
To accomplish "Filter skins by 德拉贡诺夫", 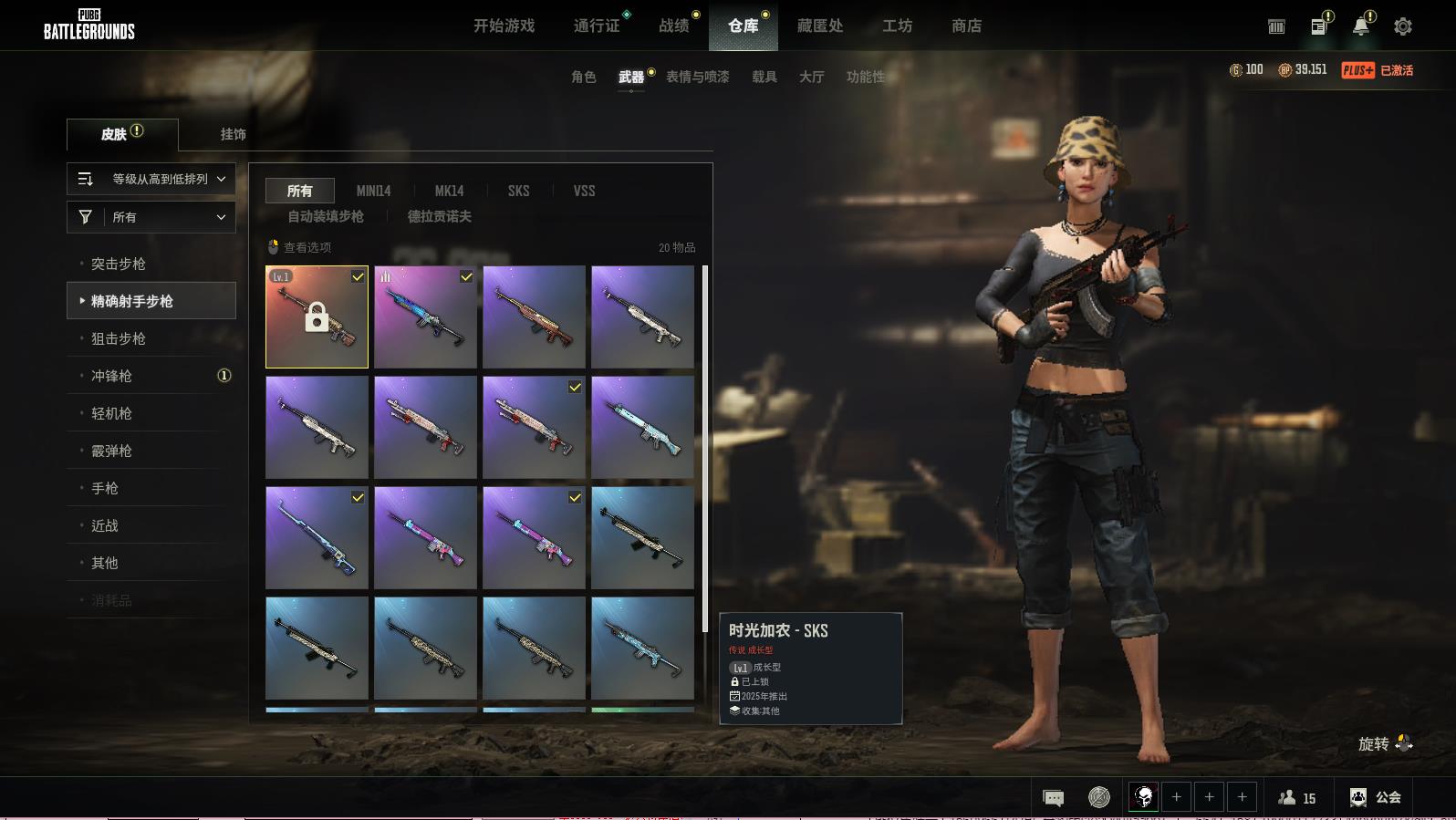I will coord(439,216).
